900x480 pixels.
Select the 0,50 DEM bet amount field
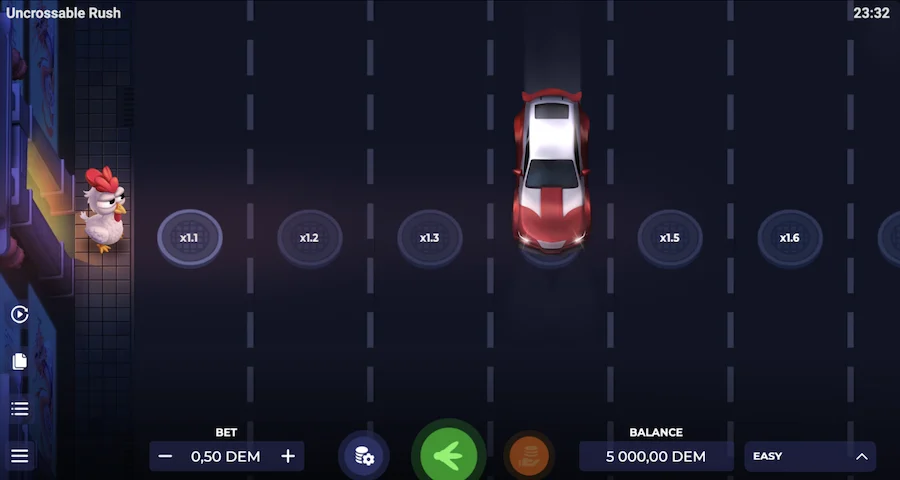pyautogui.click(x=226, y=456)
